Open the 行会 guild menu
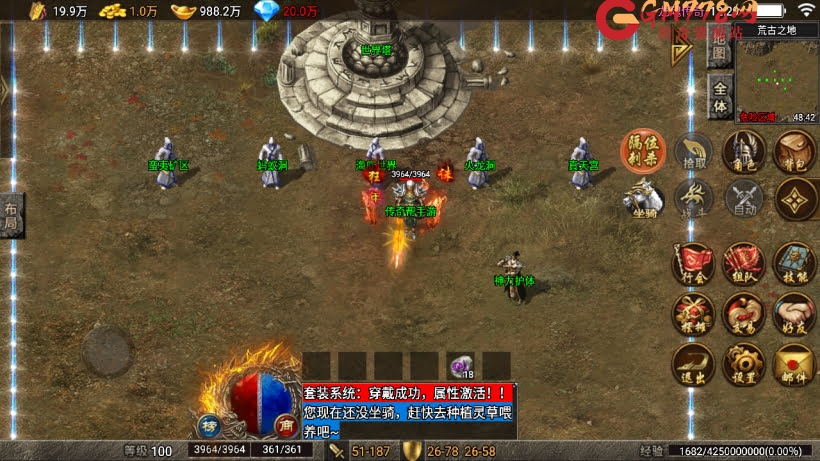The width and height of the screenshot is (820, 461). (693, 265)
